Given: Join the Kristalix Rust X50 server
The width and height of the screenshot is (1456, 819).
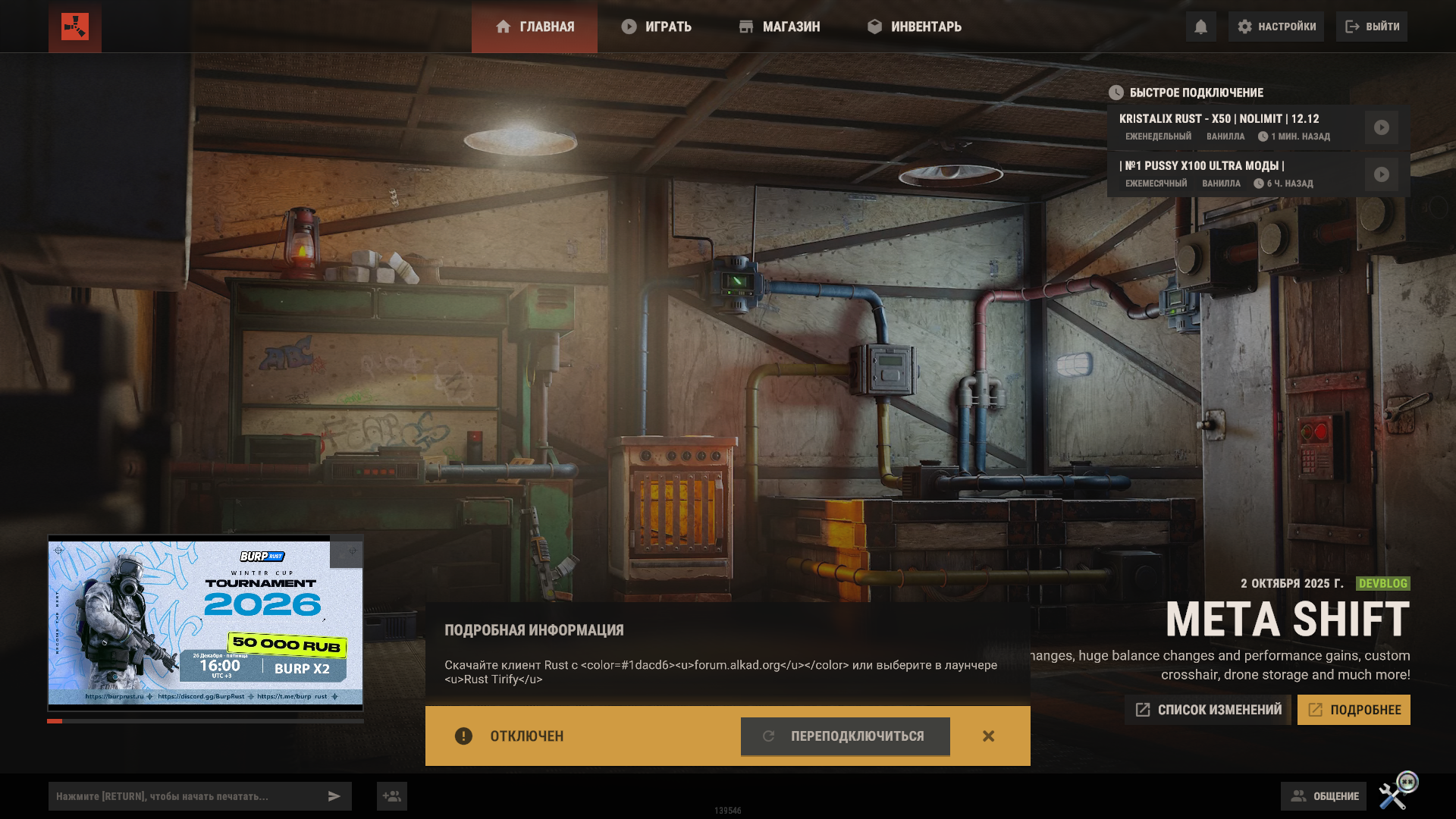Looking at the screenshot, I should coord(1382,127).
